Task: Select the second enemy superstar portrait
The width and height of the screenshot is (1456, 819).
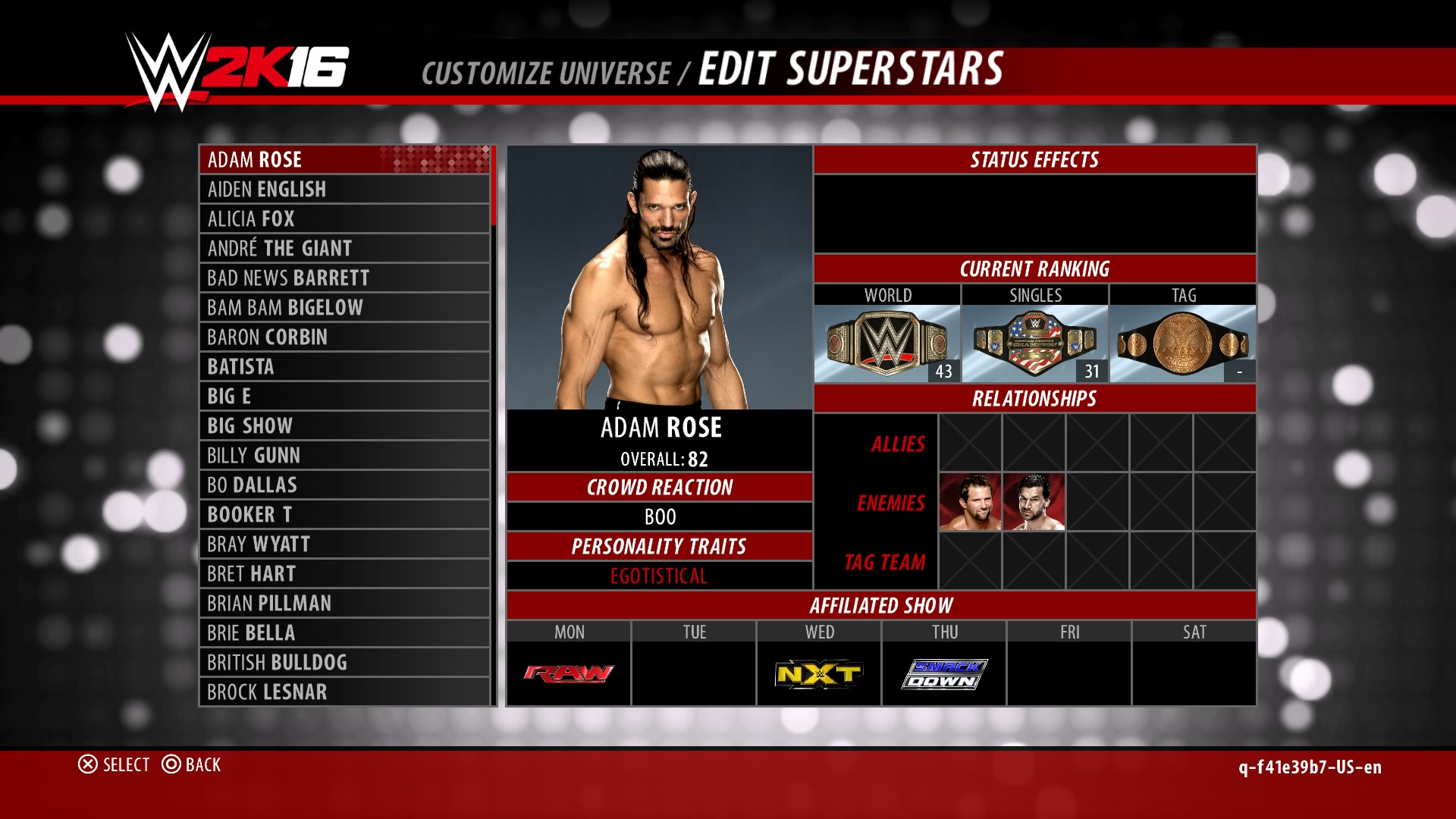Action: (x=1034, y=502)
